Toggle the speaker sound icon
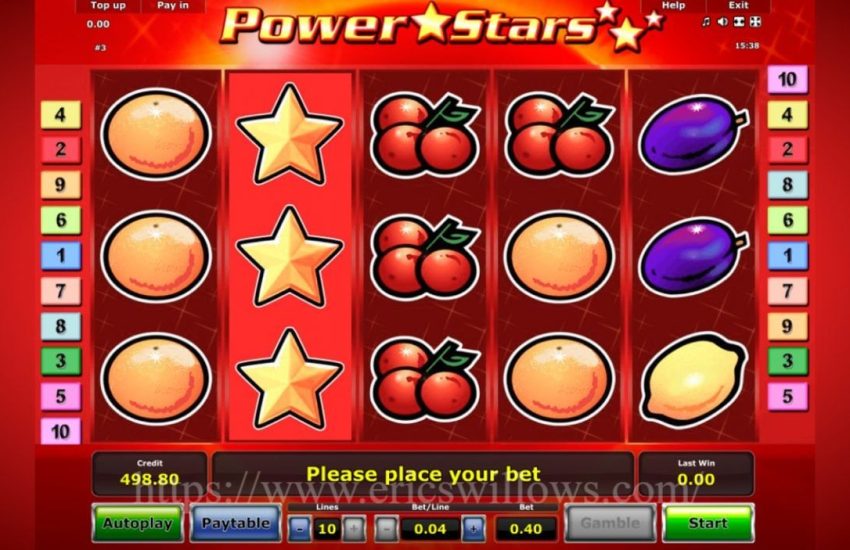This screenshot has height=550, width=850. click(722, 22)
